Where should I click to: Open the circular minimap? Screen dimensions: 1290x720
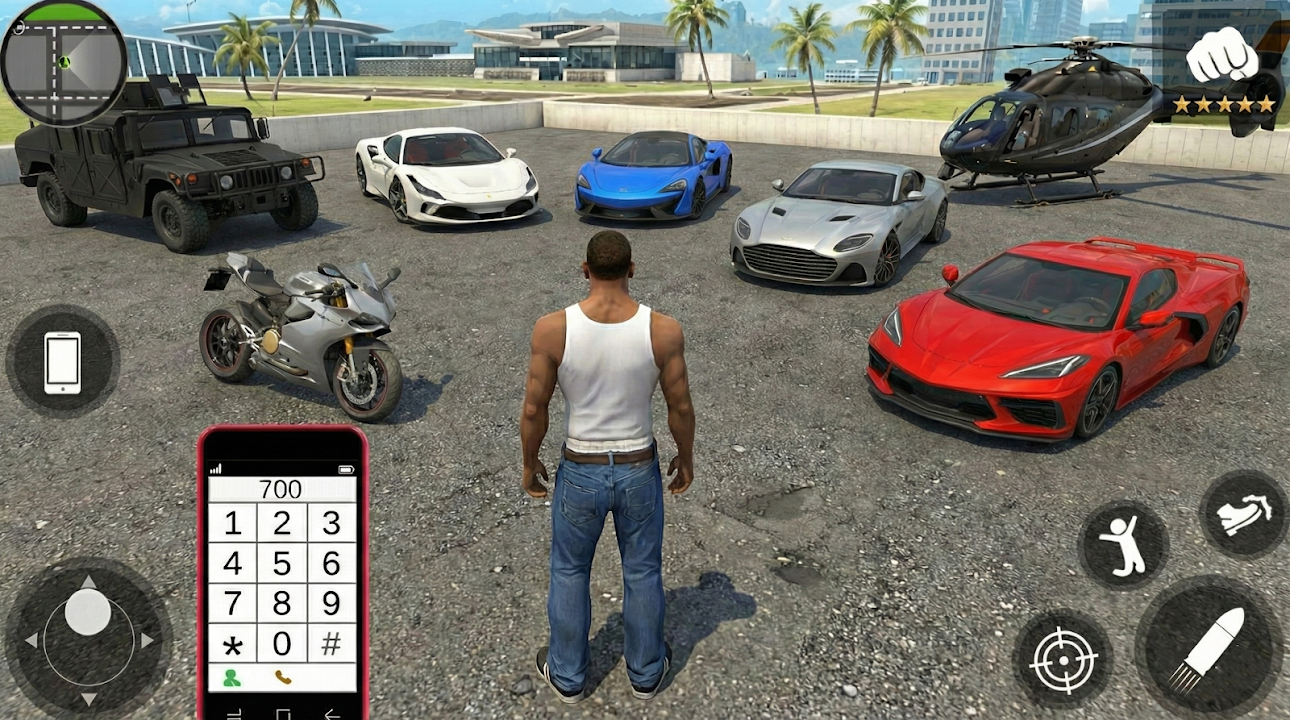click(63, 61)
